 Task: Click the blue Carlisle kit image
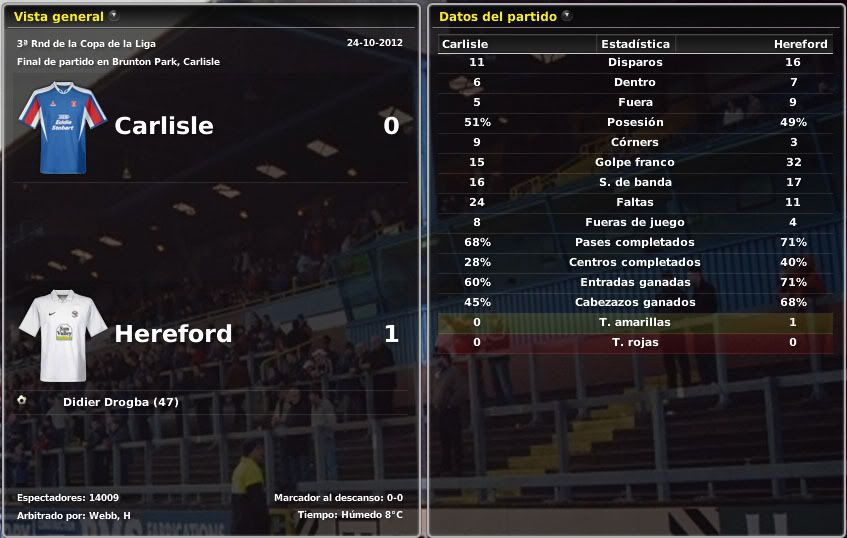62,127
